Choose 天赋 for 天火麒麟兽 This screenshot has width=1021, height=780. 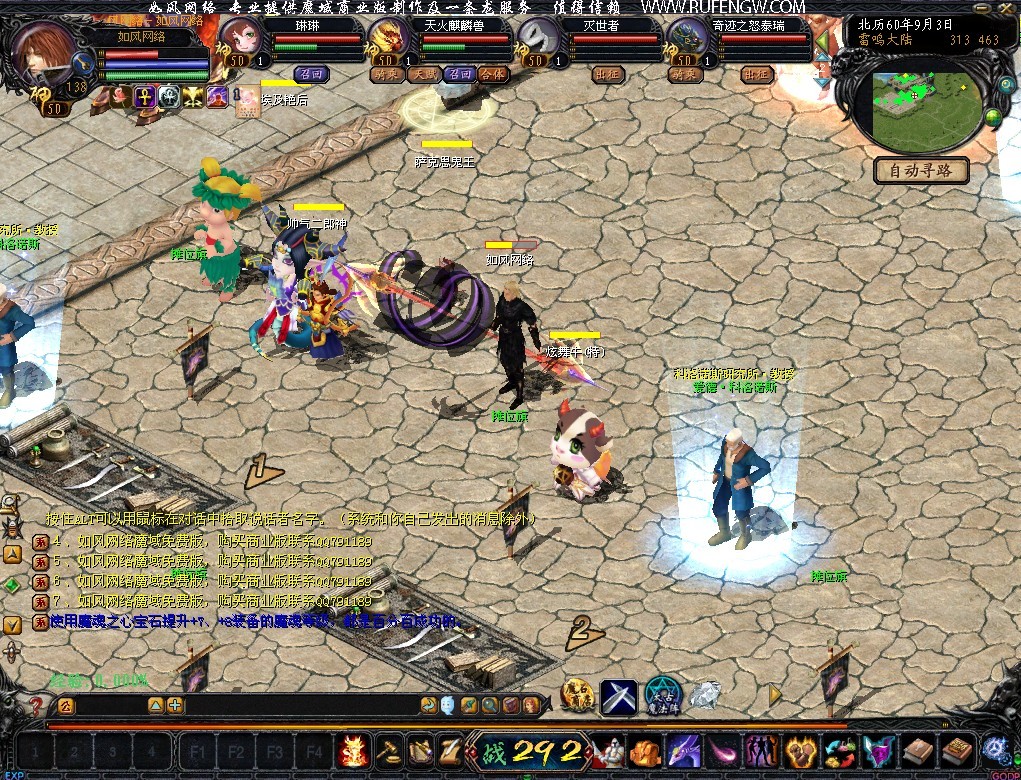pyautogui.click(x=425, y=74)
